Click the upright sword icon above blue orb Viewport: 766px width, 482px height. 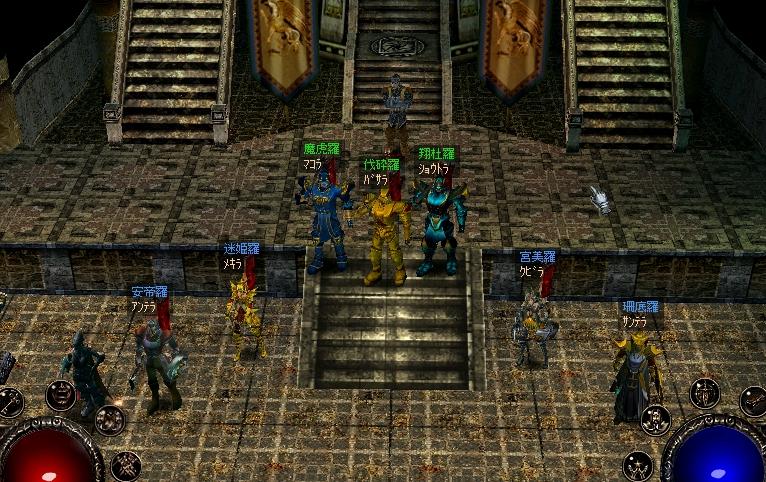click(705, 393)
